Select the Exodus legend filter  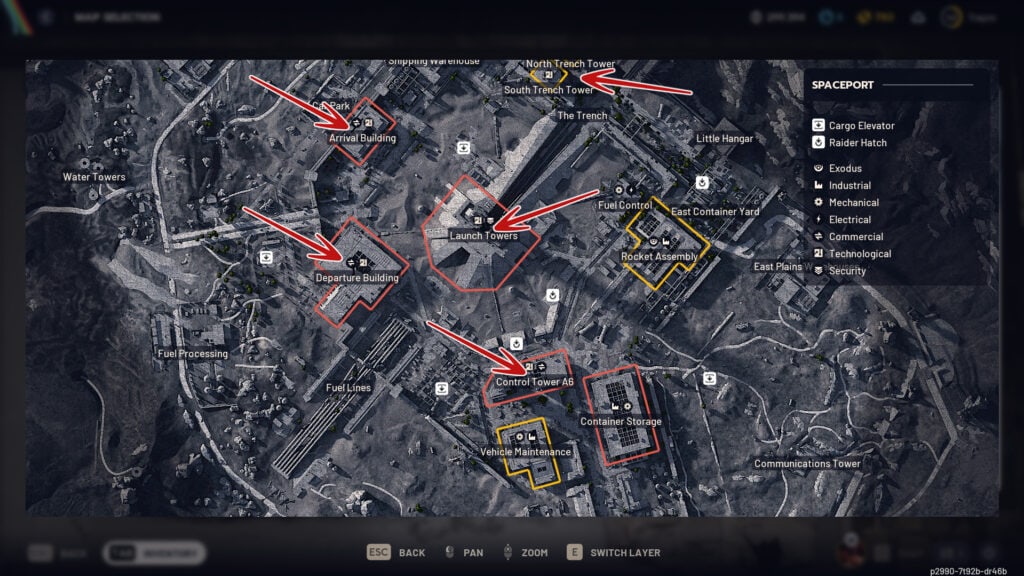click(844, 169)
